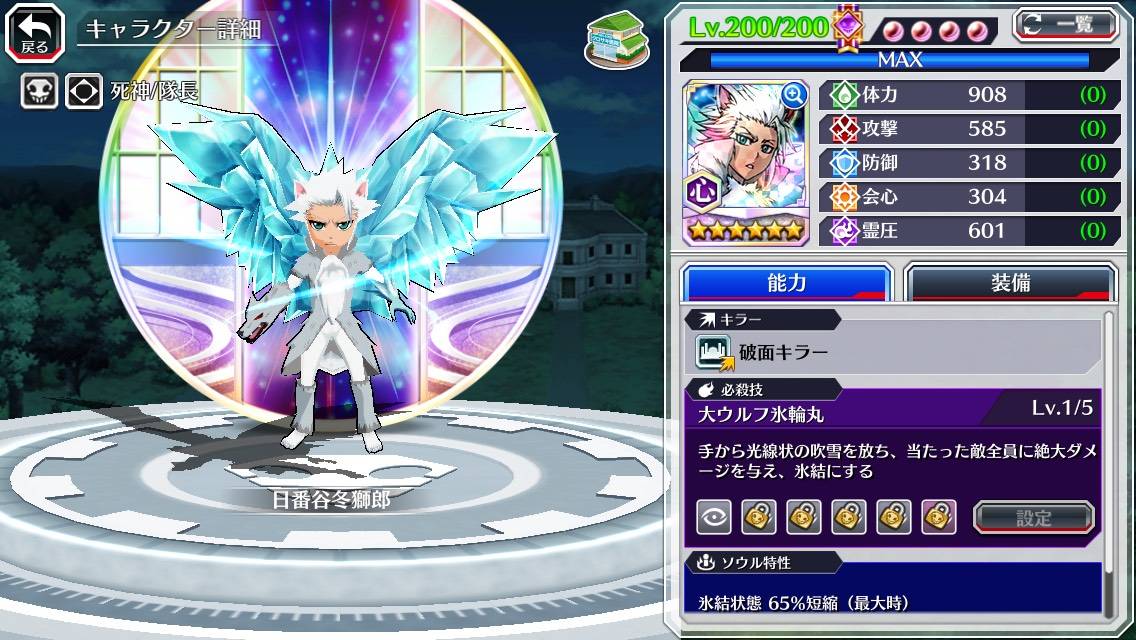This screenshot has height=640, width=1136.
Task: Click the greyed 設定 button
Action: point(1034,517)
